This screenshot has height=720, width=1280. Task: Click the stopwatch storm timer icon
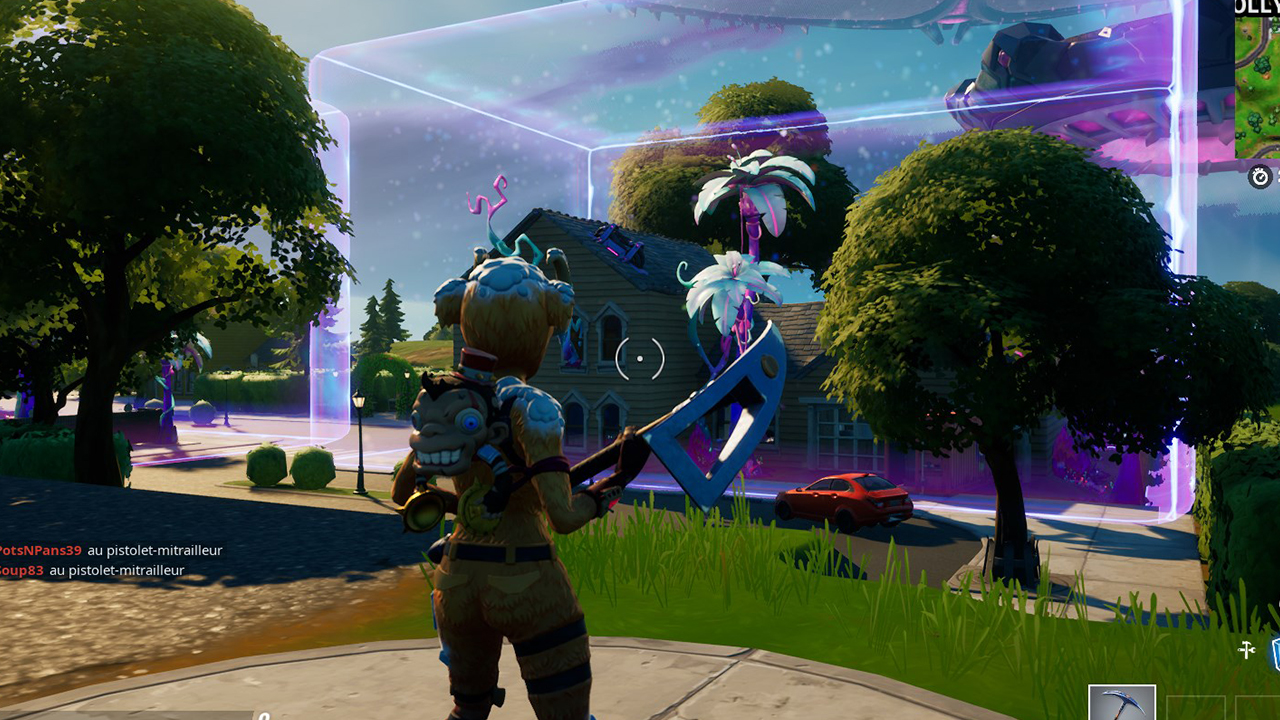1258,179
